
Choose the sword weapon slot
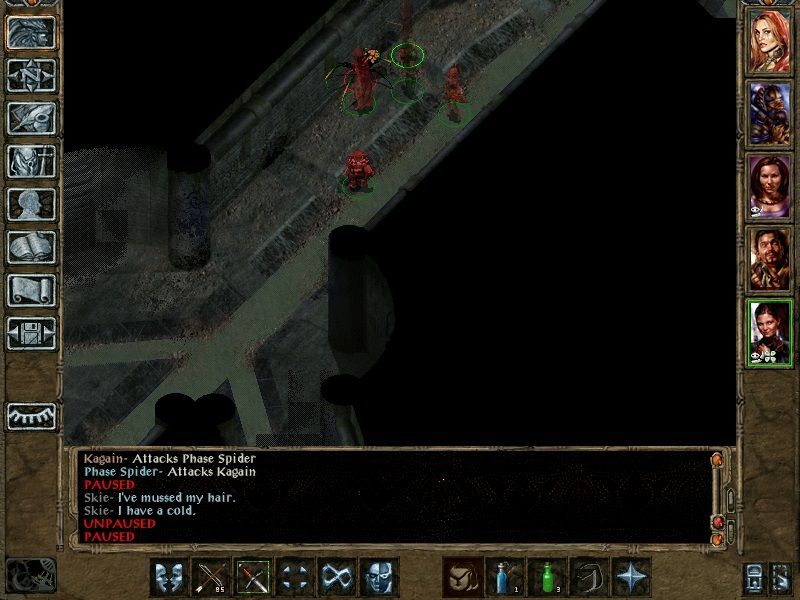coord(254,577)
